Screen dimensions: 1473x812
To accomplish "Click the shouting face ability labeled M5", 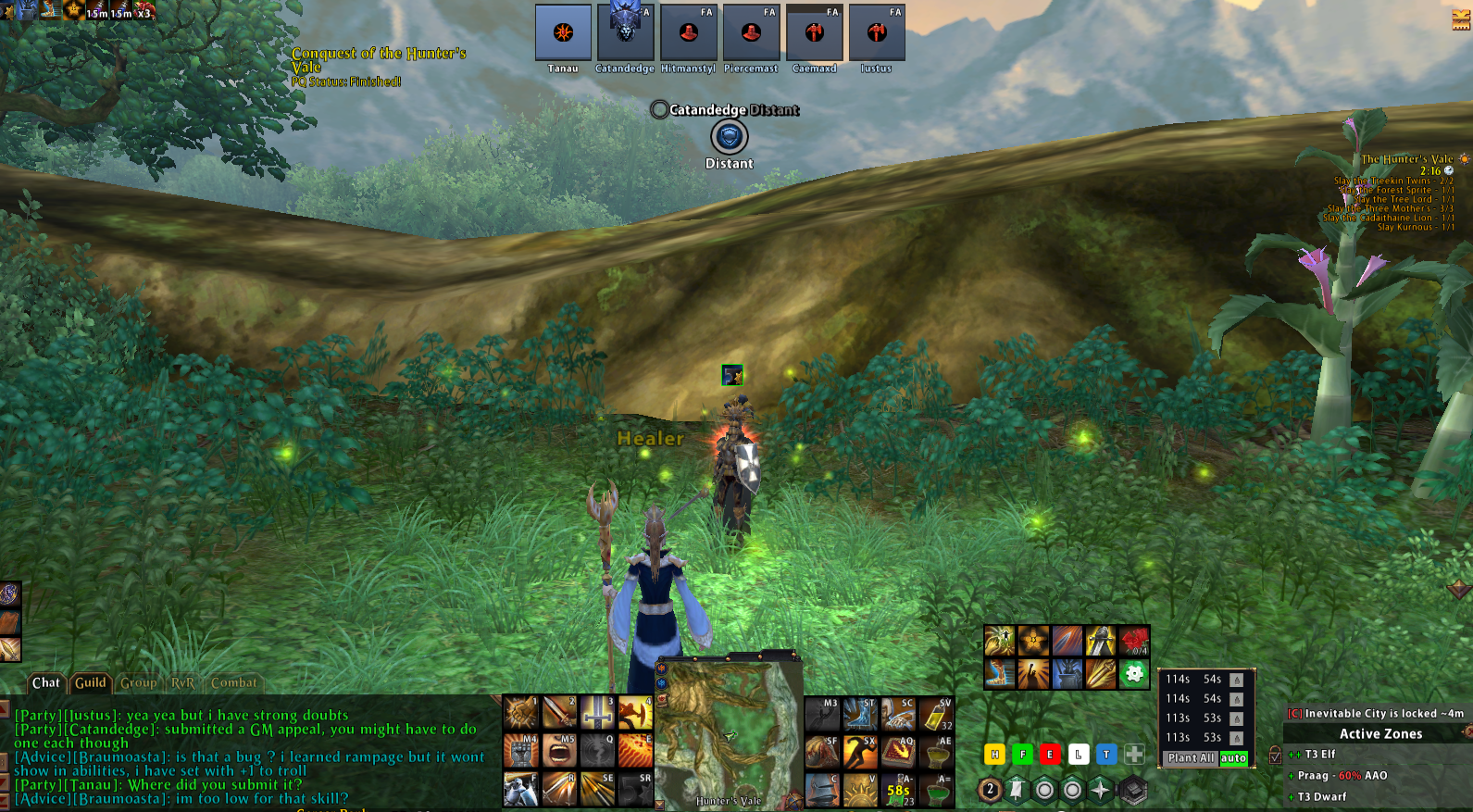I will click(562, 750).
